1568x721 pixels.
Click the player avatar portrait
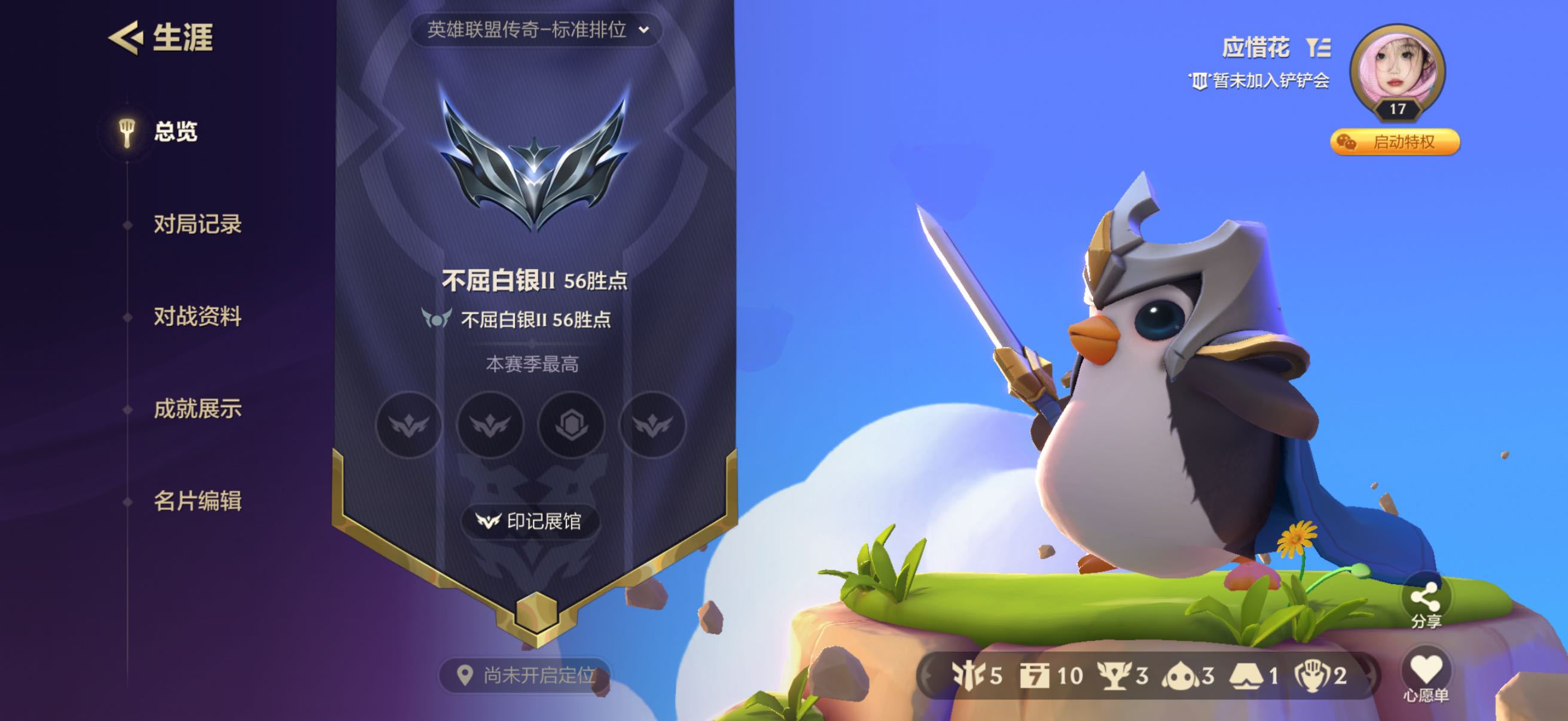tap(1398, 70)
